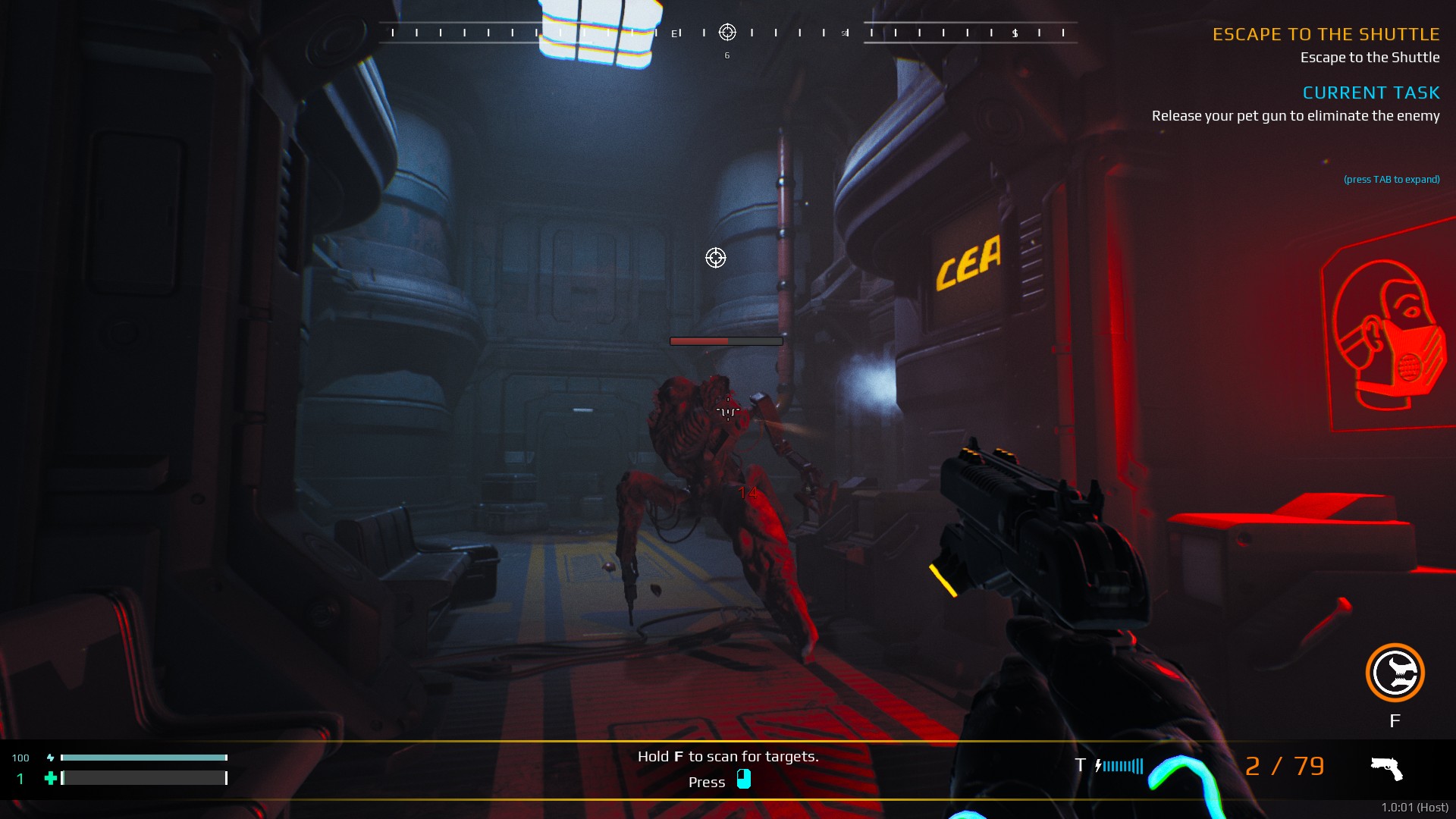Select the pistol weapon icon
The height and width of the screenshot is (819, 1456).
pos(1386,768)
